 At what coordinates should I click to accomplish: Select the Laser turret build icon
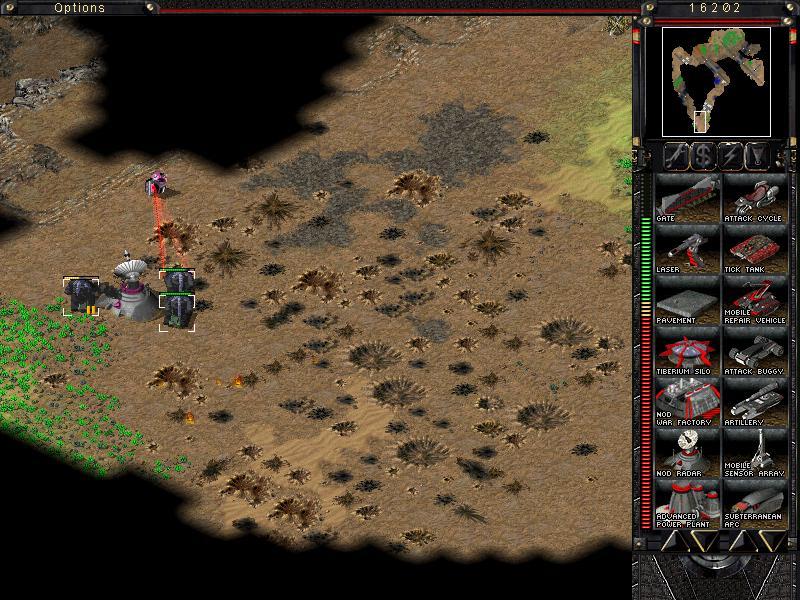pos(687,250)
